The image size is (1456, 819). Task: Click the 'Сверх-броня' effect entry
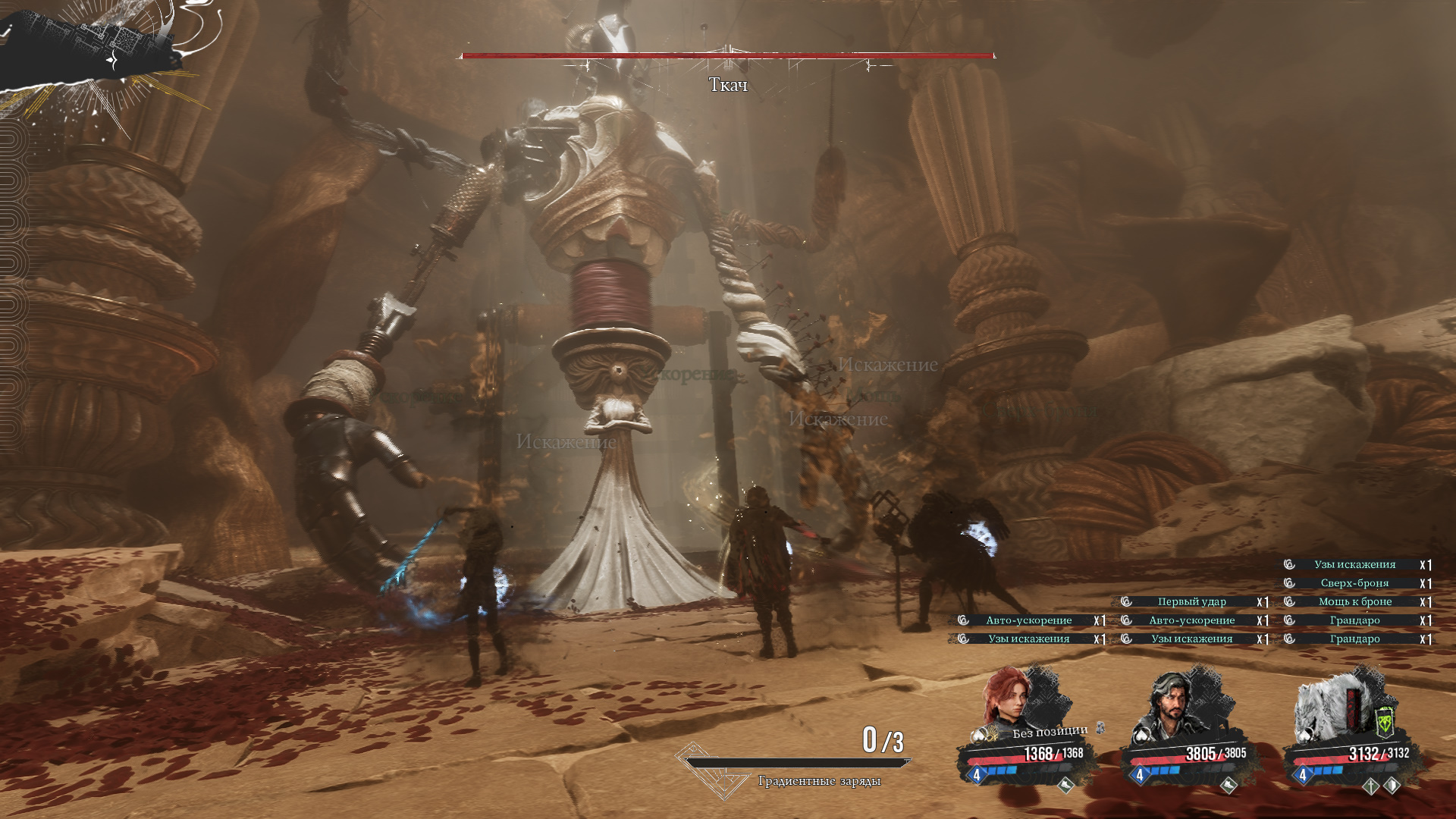pyautogui.click(x=1354, y=583)
